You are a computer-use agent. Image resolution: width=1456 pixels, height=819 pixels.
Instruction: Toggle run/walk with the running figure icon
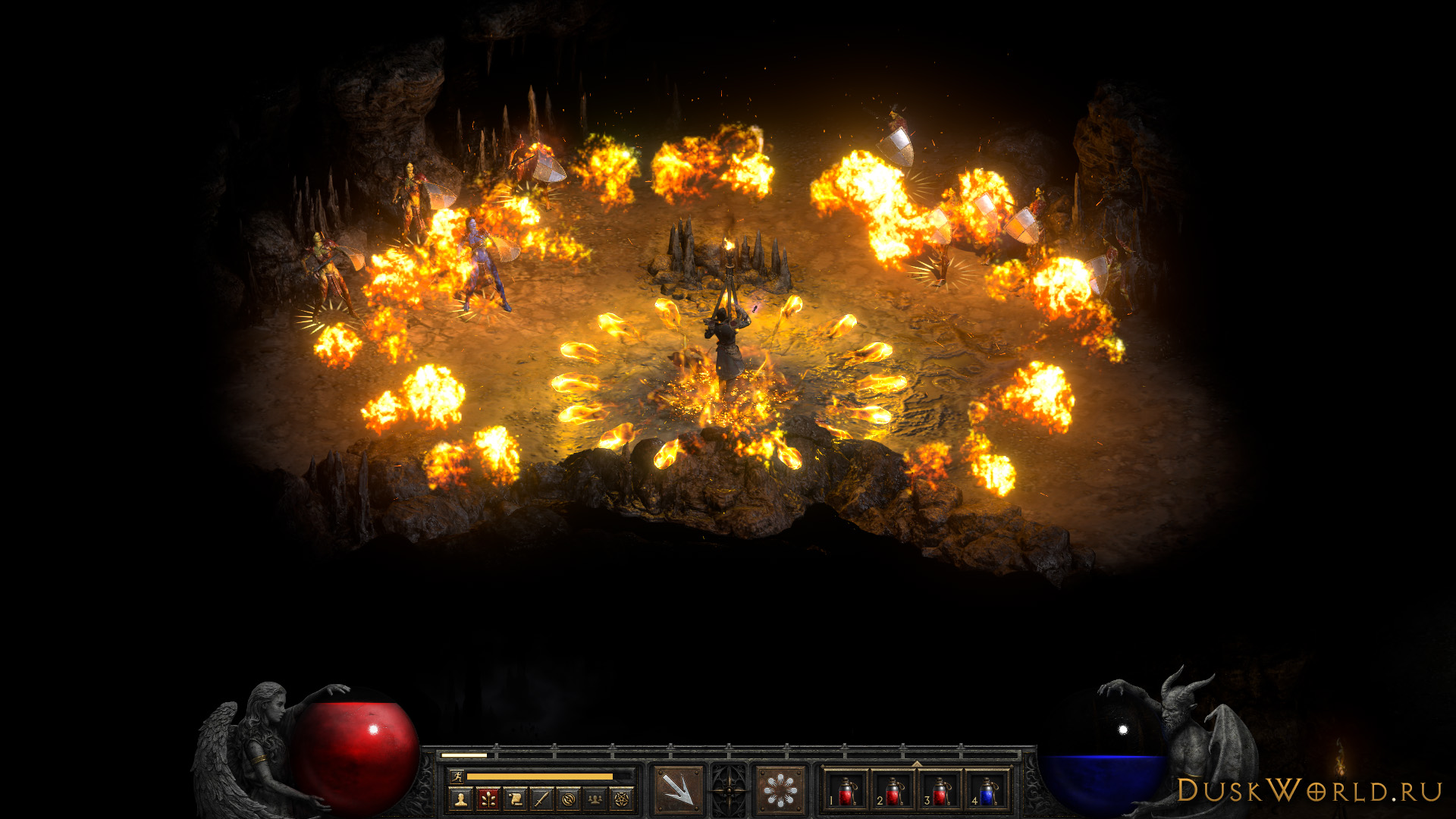457,776
